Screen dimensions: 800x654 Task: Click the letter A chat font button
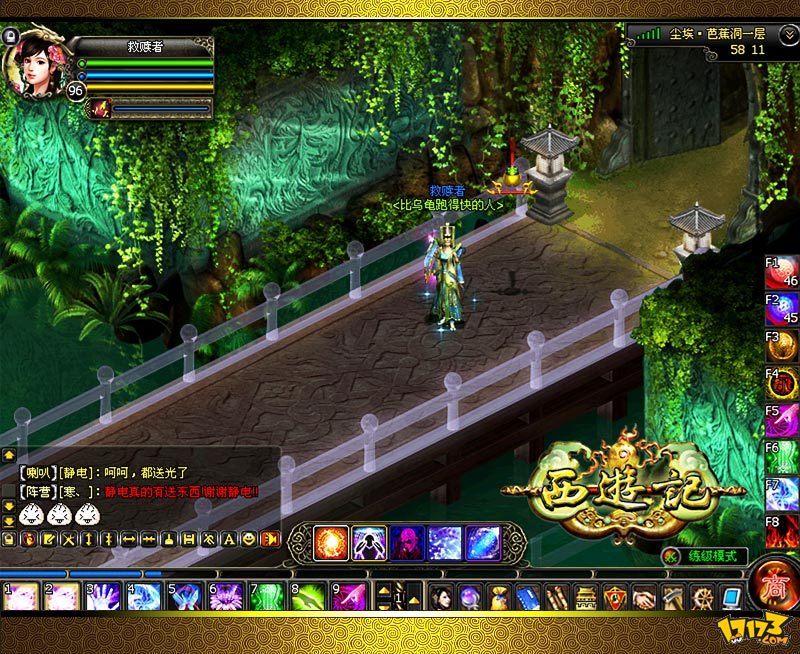(228, 539)
